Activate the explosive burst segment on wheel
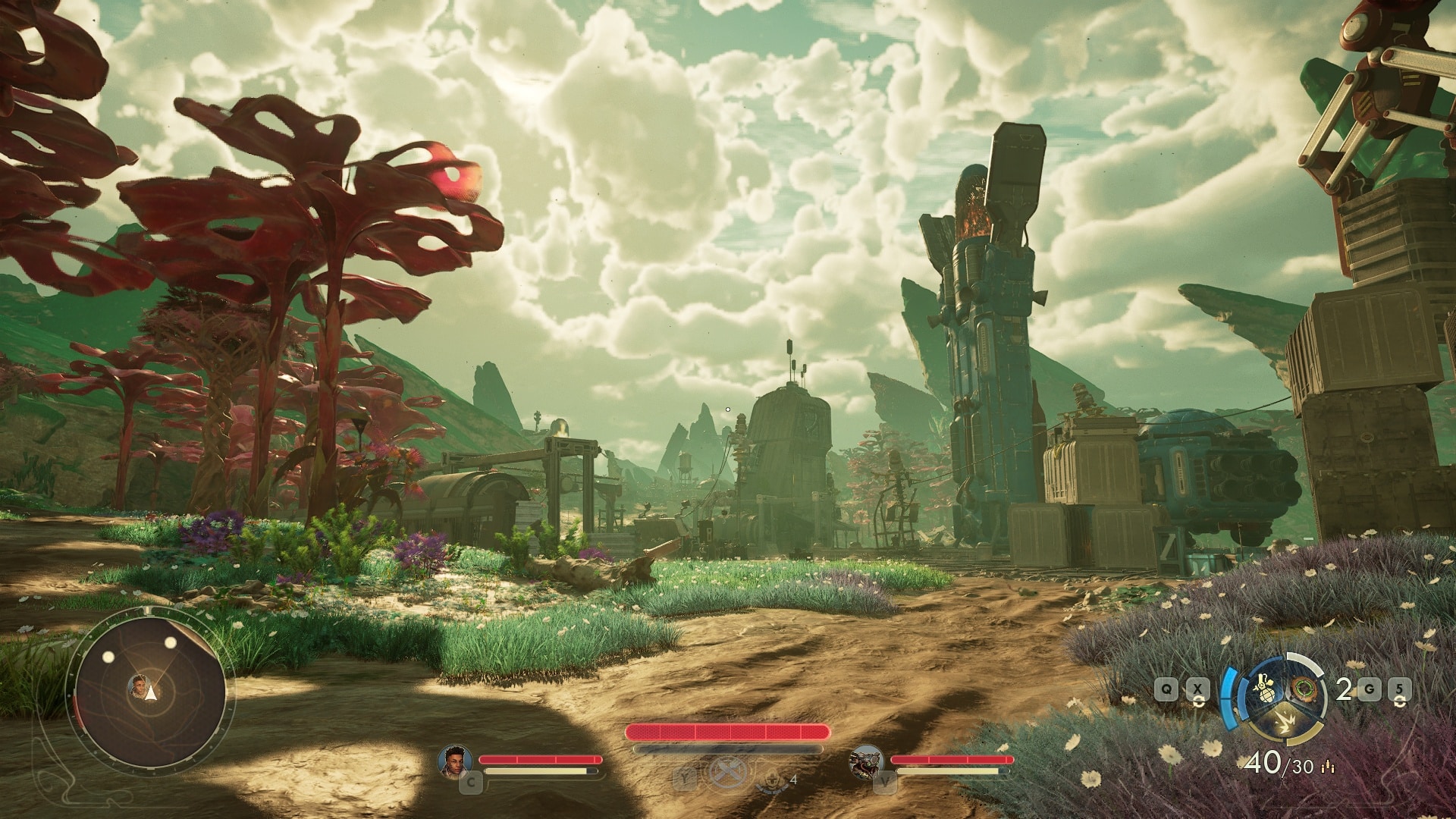This screenshot has width=1456, height=819. (1284, 722)
